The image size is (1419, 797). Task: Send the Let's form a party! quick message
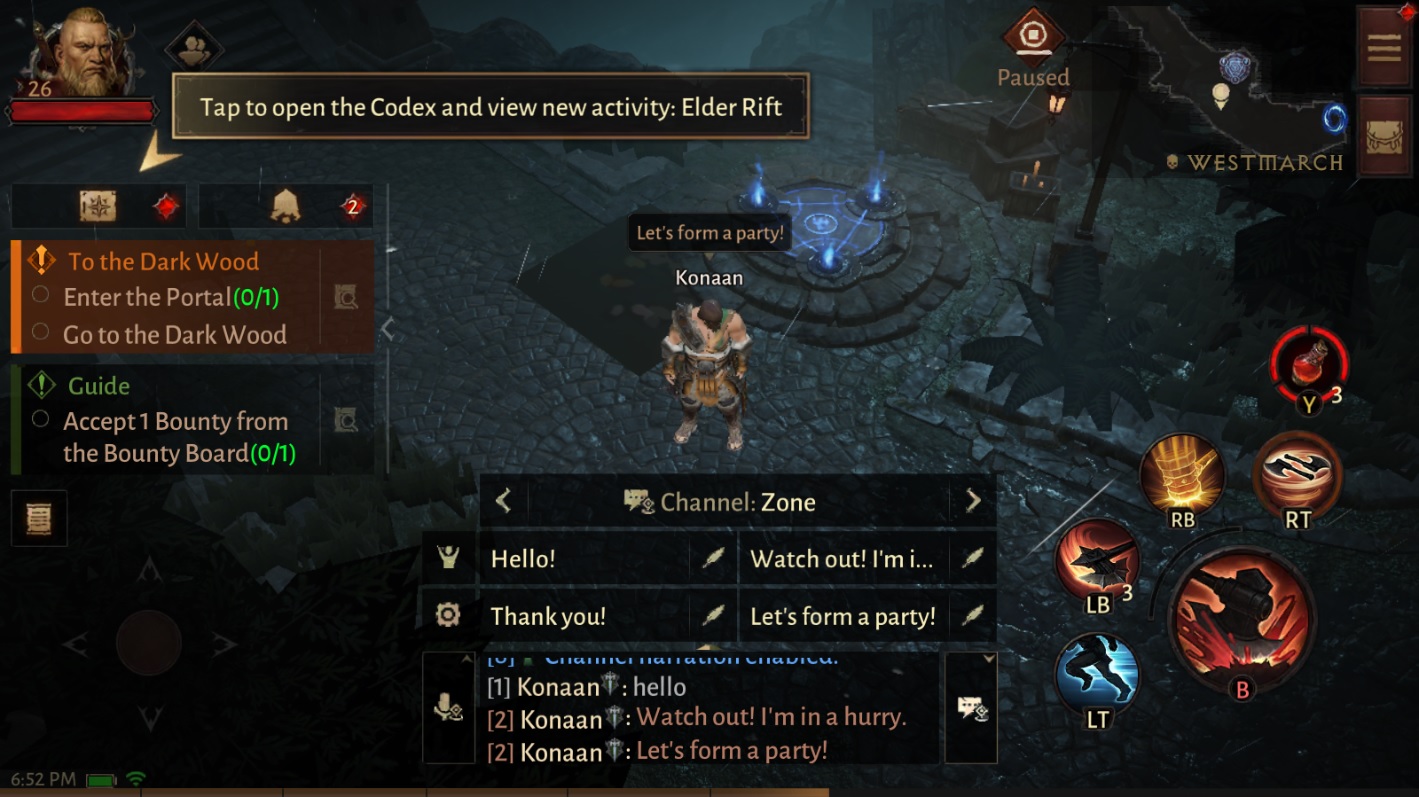[843, 617]
